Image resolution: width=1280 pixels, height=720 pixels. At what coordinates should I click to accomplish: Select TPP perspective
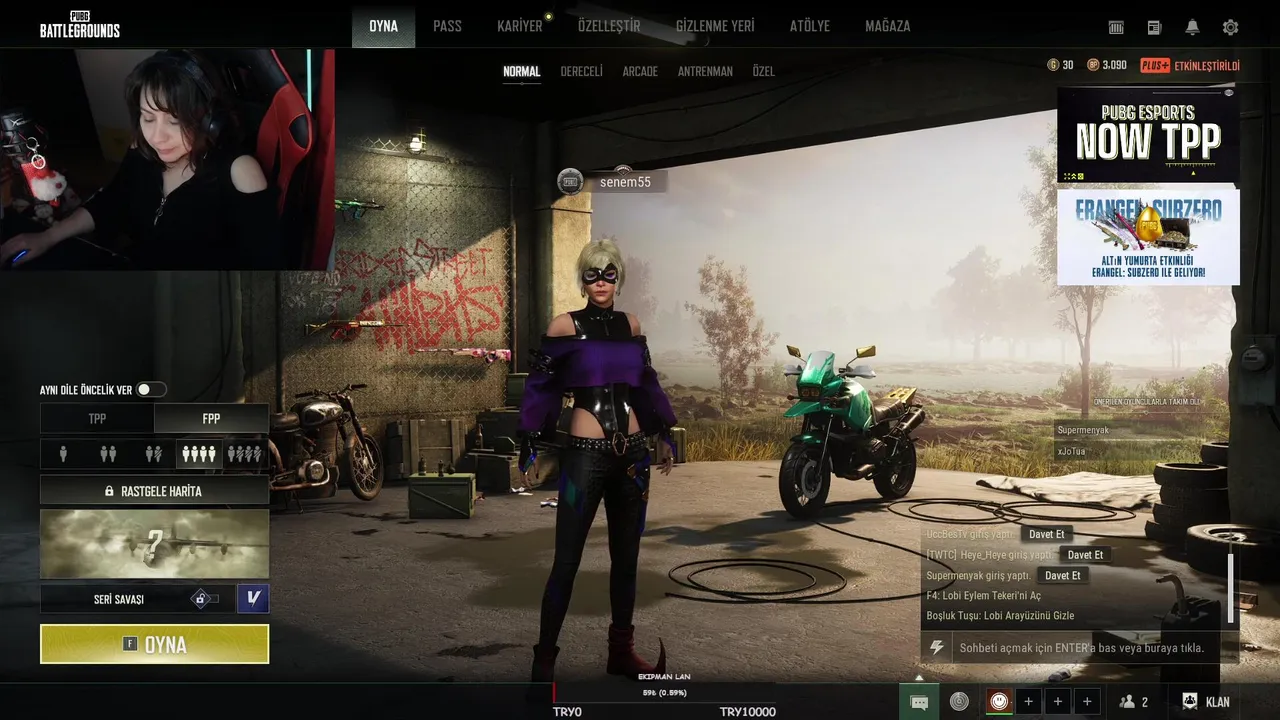[x=97, y=418]
